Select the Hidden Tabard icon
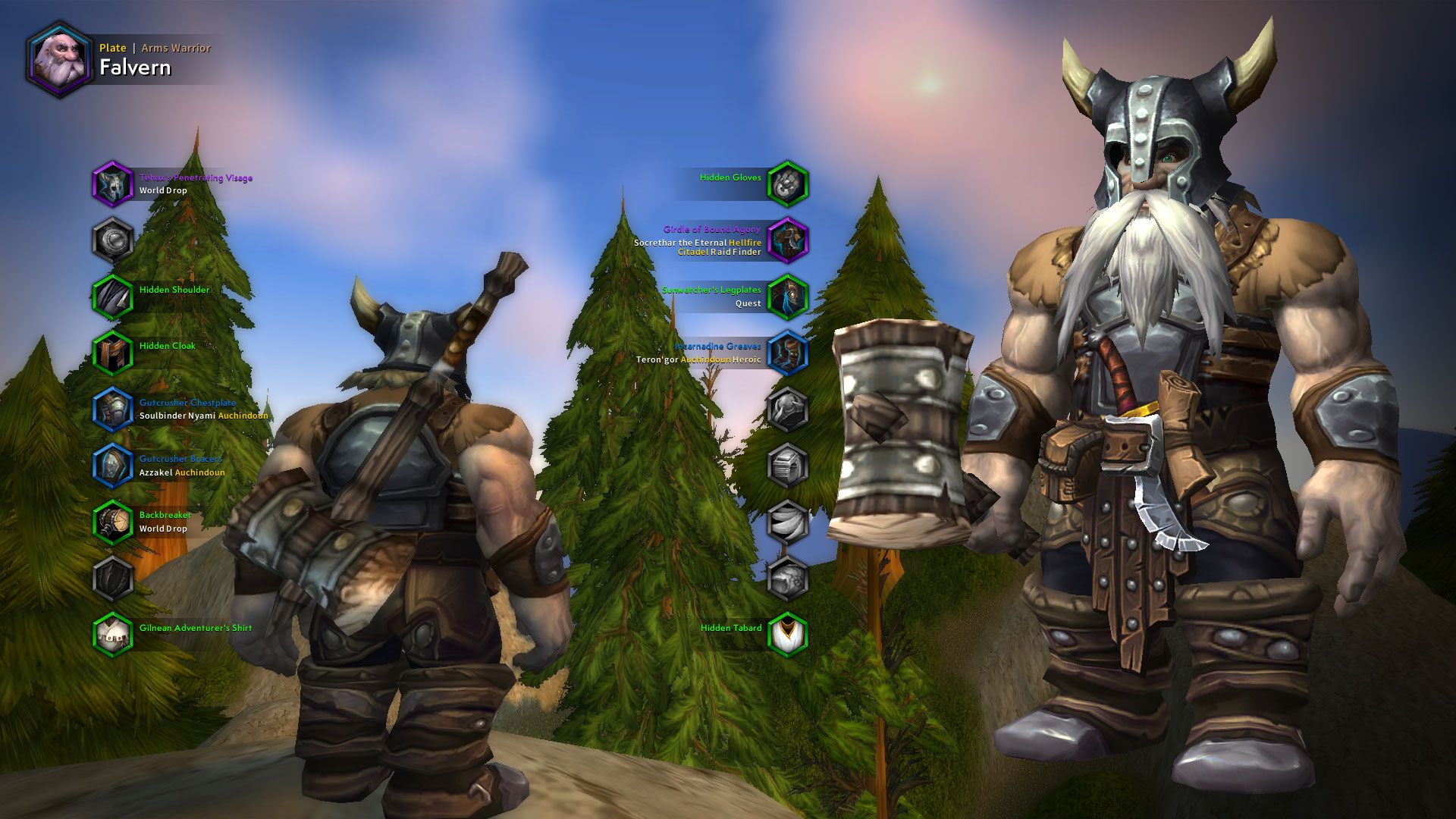 pos(789,633)
